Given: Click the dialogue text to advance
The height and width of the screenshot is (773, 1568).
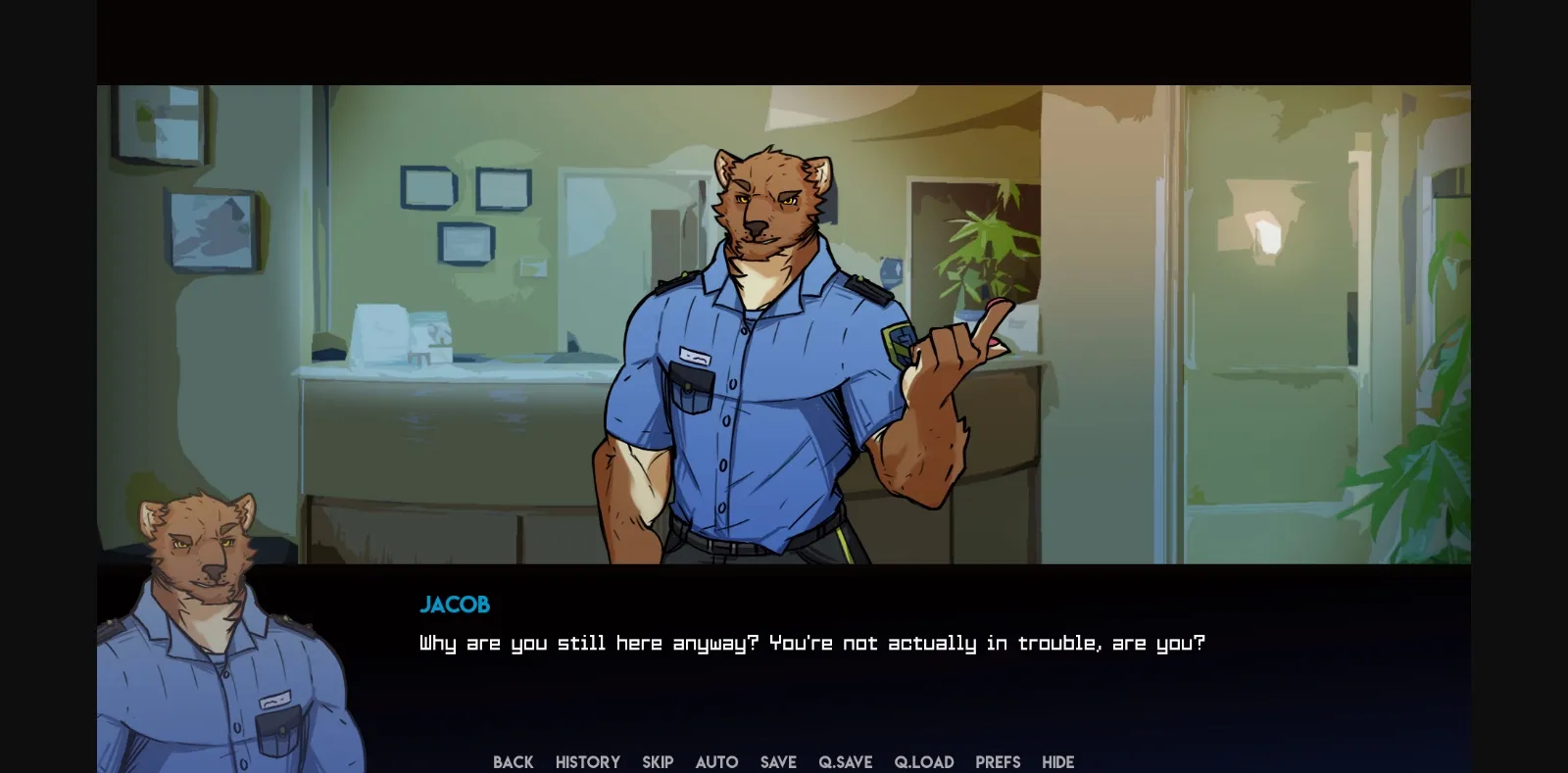Looking at the screenshot, I should pyautogui.click(x=809, y=643).
